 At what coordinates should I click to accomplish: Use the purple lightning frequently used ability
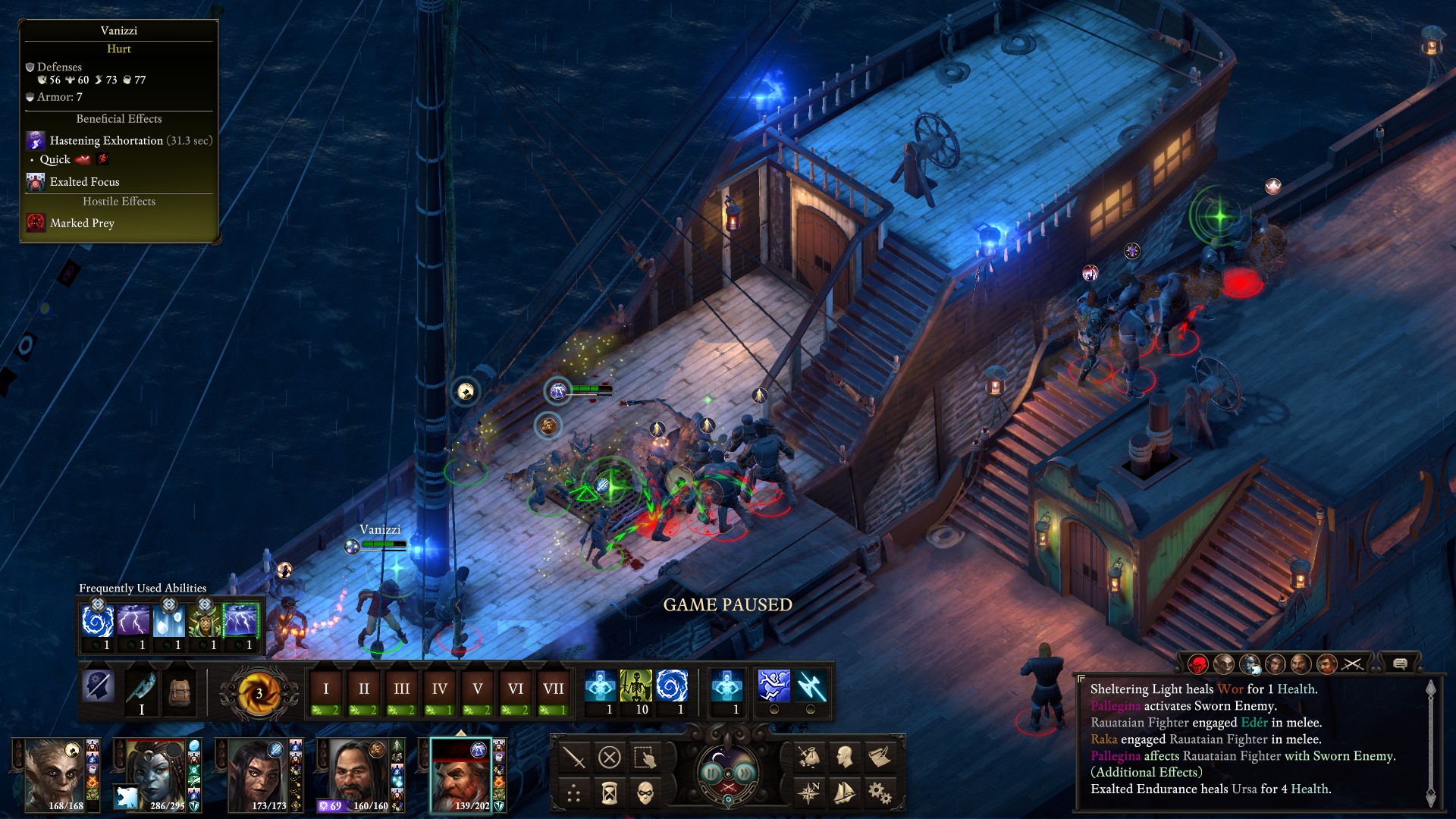point(133,622)
